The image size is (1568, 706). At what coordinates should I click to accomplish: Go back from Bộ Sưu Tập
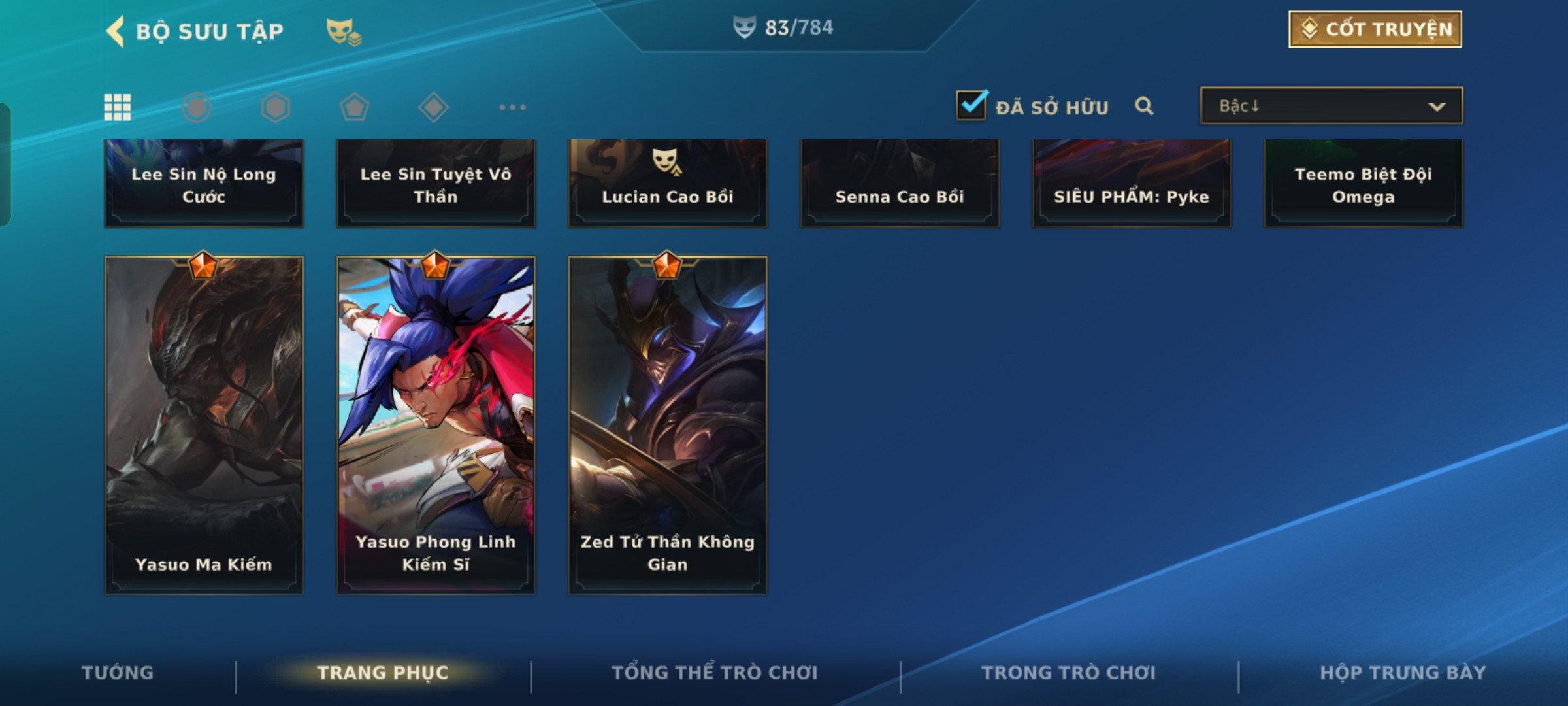point(116,31)
